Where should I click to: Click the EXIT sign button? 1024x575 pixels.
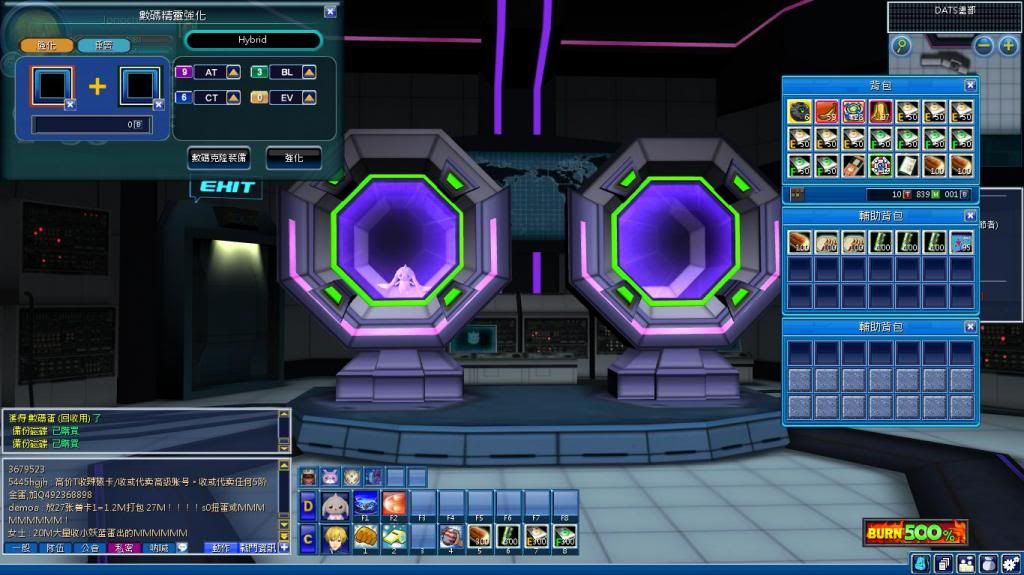[x=228, y=187]
